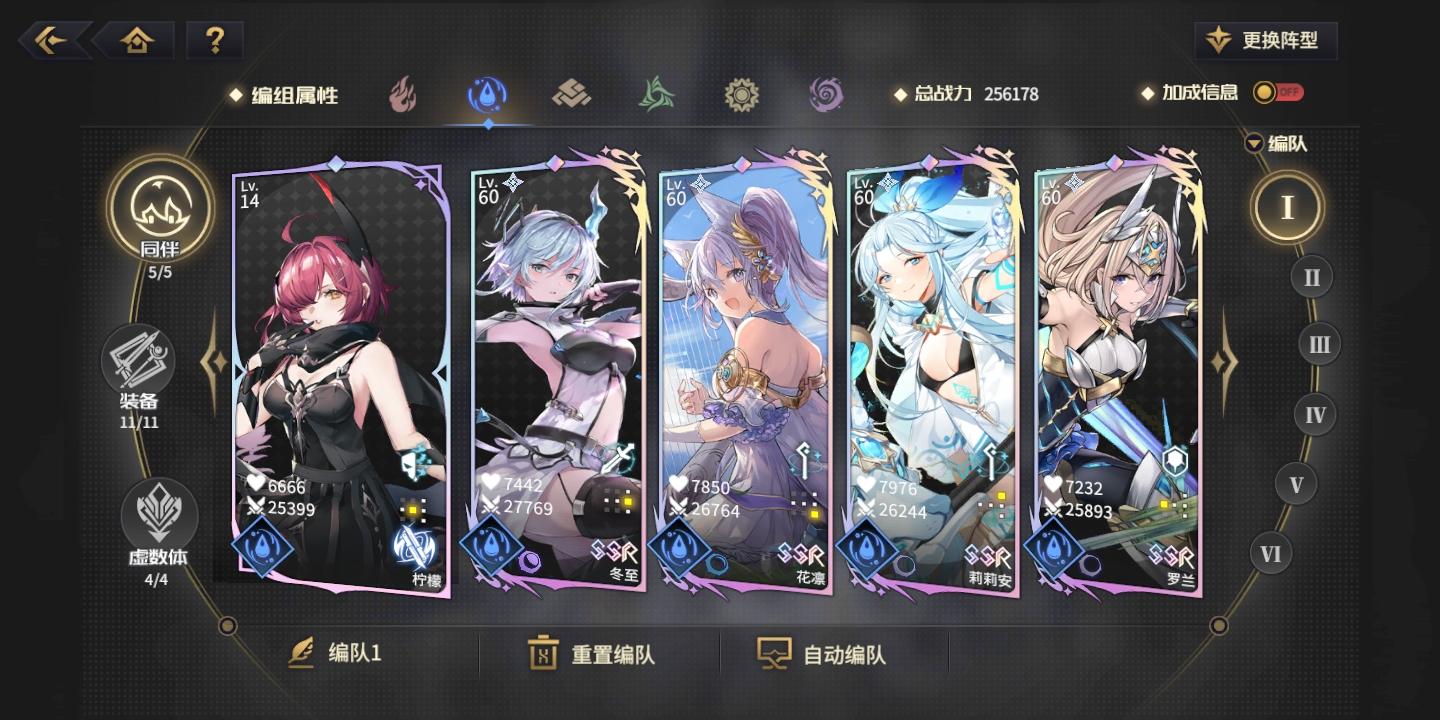Select the fire element filter icon
The height and width of the screenshot is (720, 1440).
403,93
